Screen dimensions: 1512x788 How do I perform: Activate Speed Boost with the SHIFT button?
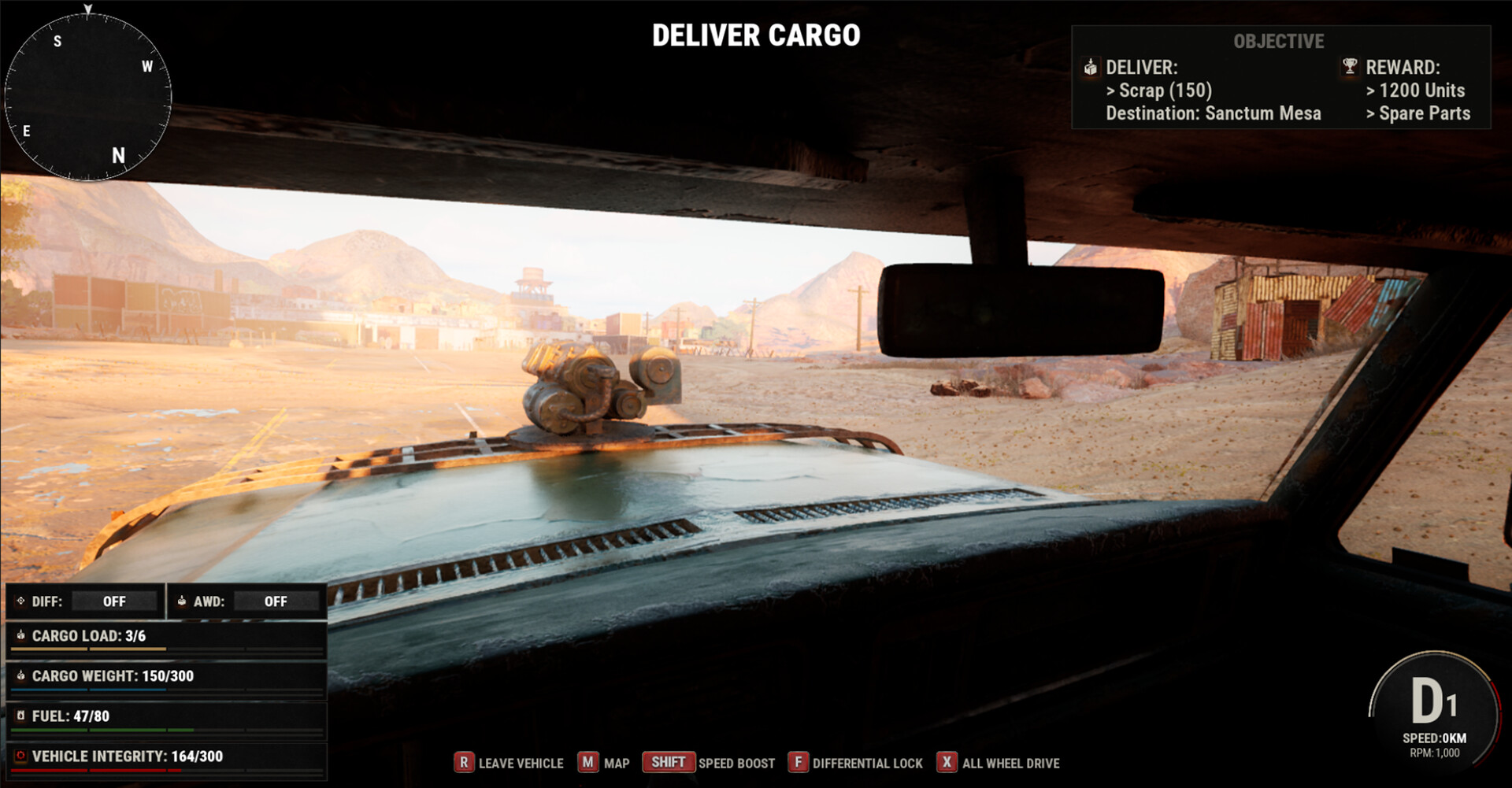pos(668,762)
